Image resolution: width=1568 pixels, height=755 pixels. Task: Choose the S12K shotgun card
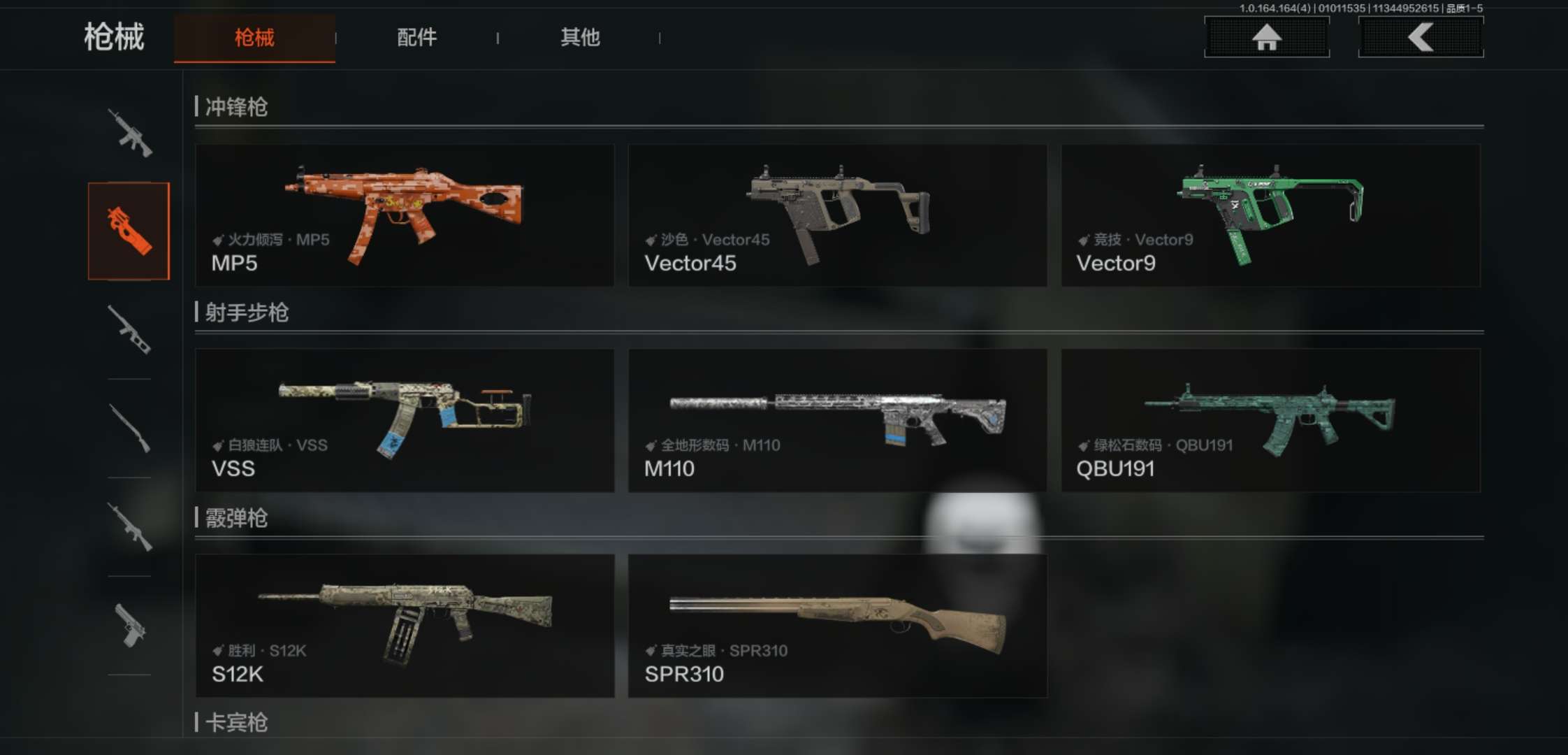click(x=405, y=626)
